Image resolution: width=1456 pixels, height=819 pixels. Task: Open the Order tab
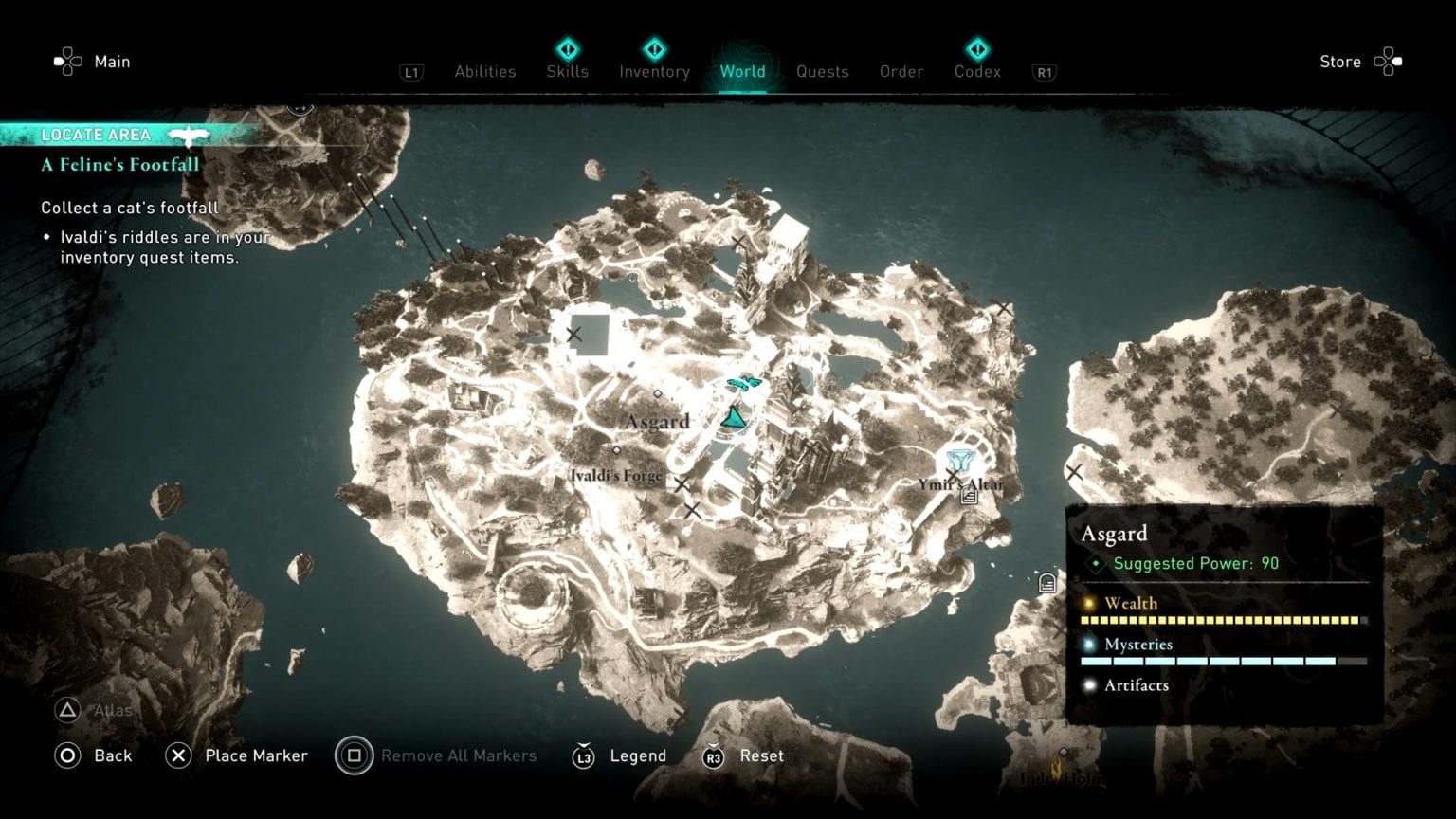click(901, 71)
